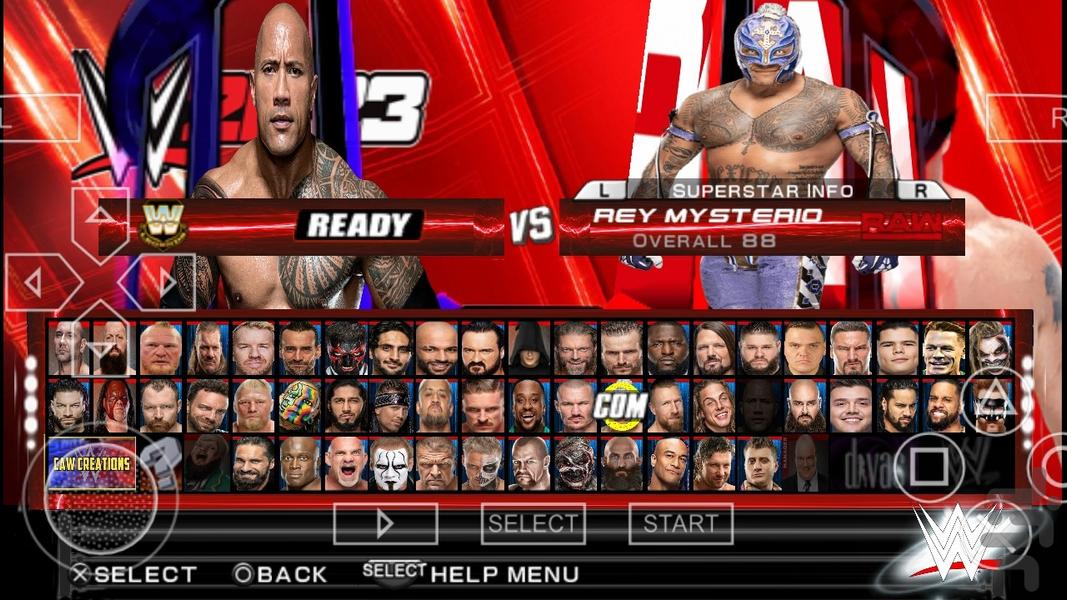Select the black-hooded figure portrait

click(x=527, y=347)
